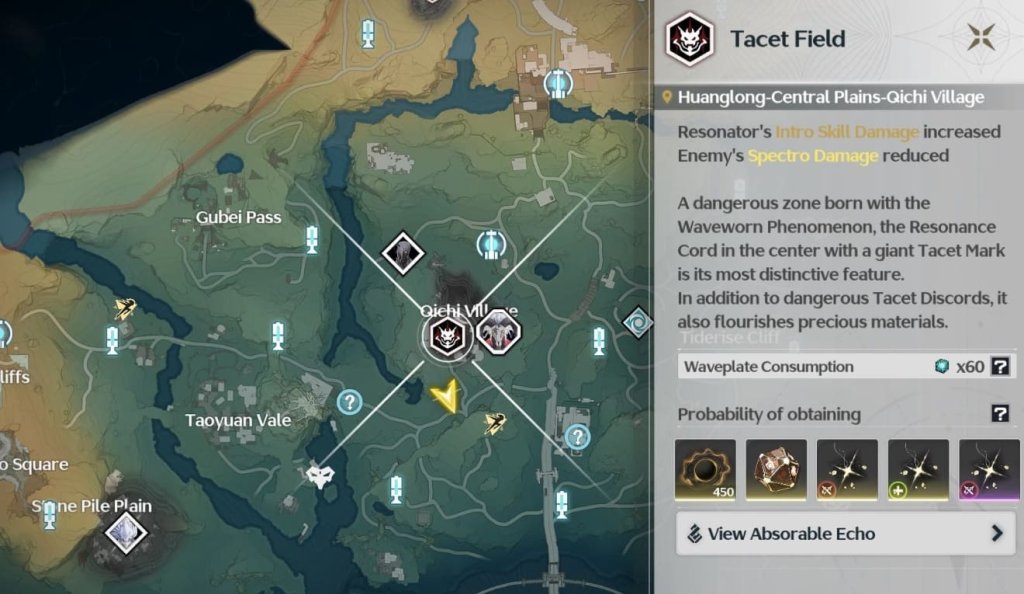This screenshot has width=1024, height=594.
Task: Select the diamond marker at Stone Pile Plain
Action: click(126, 531)
